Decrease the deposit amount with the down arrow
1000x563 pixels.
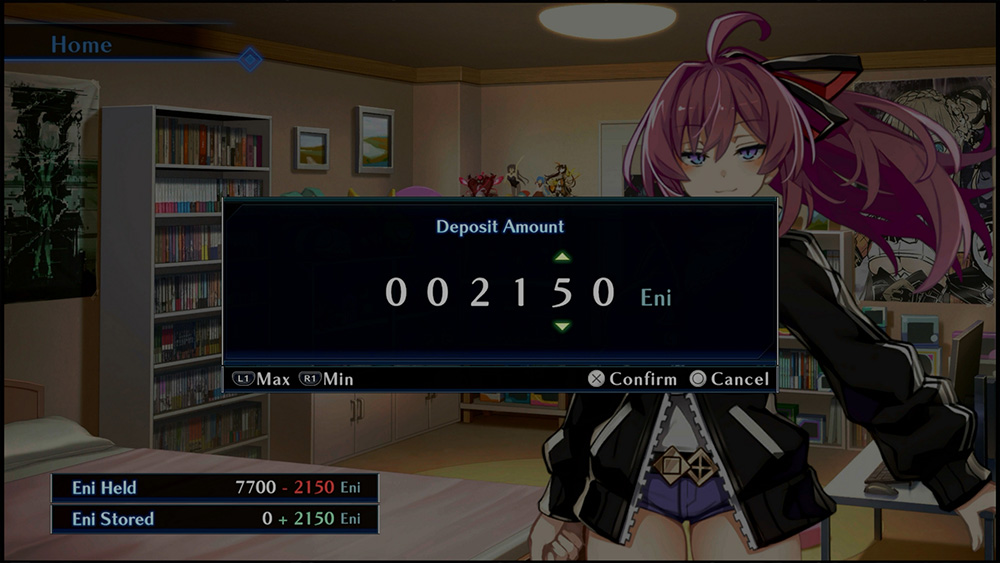coord(562,326)
